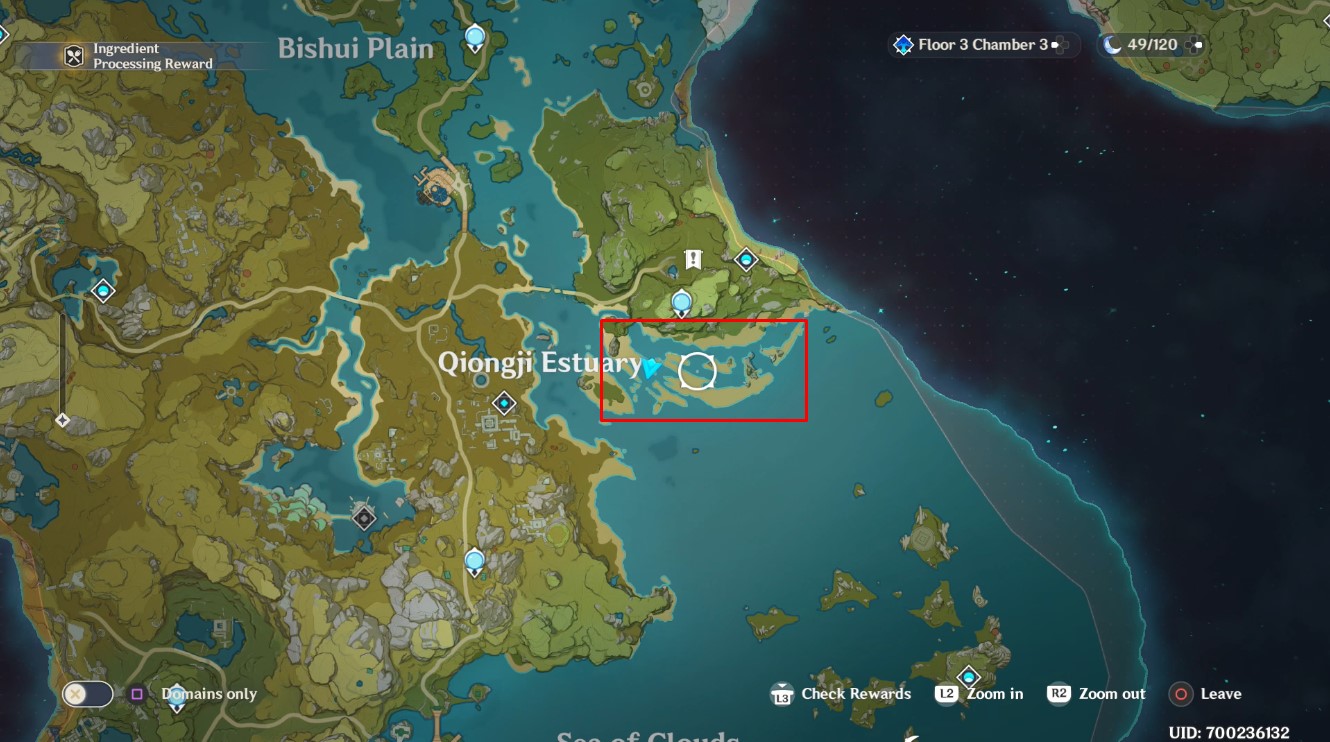Switch on the bottom-left map filter toggle
The width and height of the screenshot is (1330, 742).
click(86, 693)
